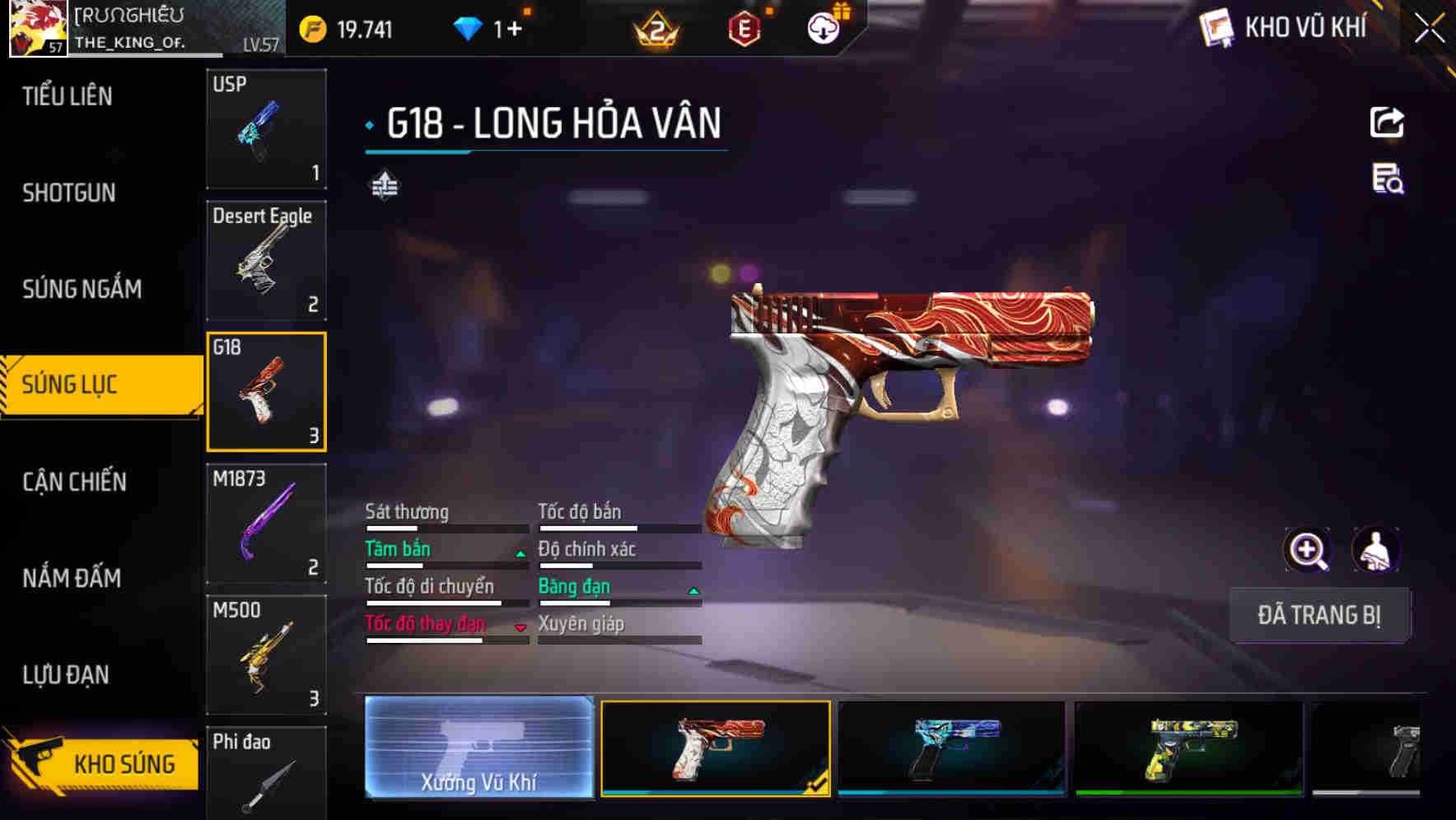
Task: Choose the Desert Eagle weapon slot
Action: 266,260
